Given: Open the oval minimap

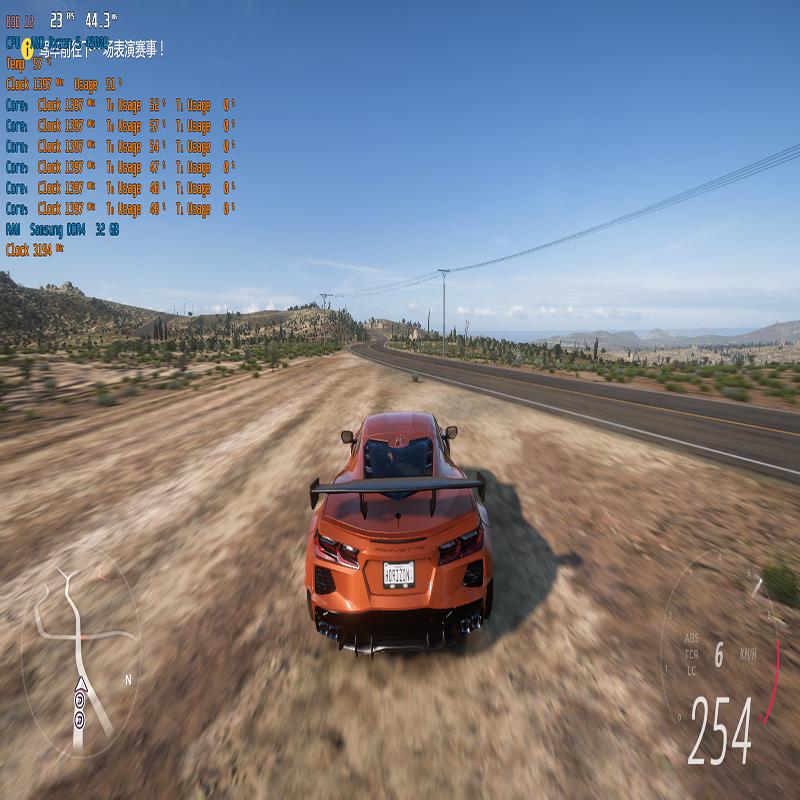Looking at the screenshot, I should pos(80,650).
